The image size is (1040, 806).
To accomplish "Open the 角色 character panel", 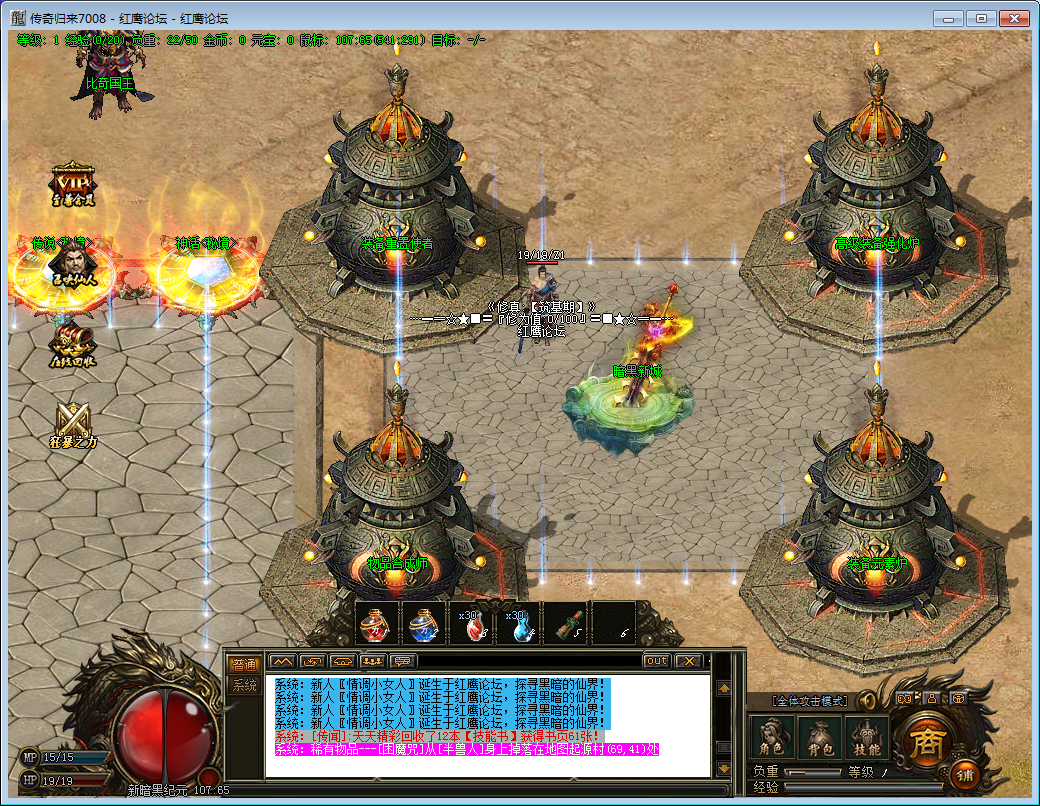I will click(x=771, y=738).
